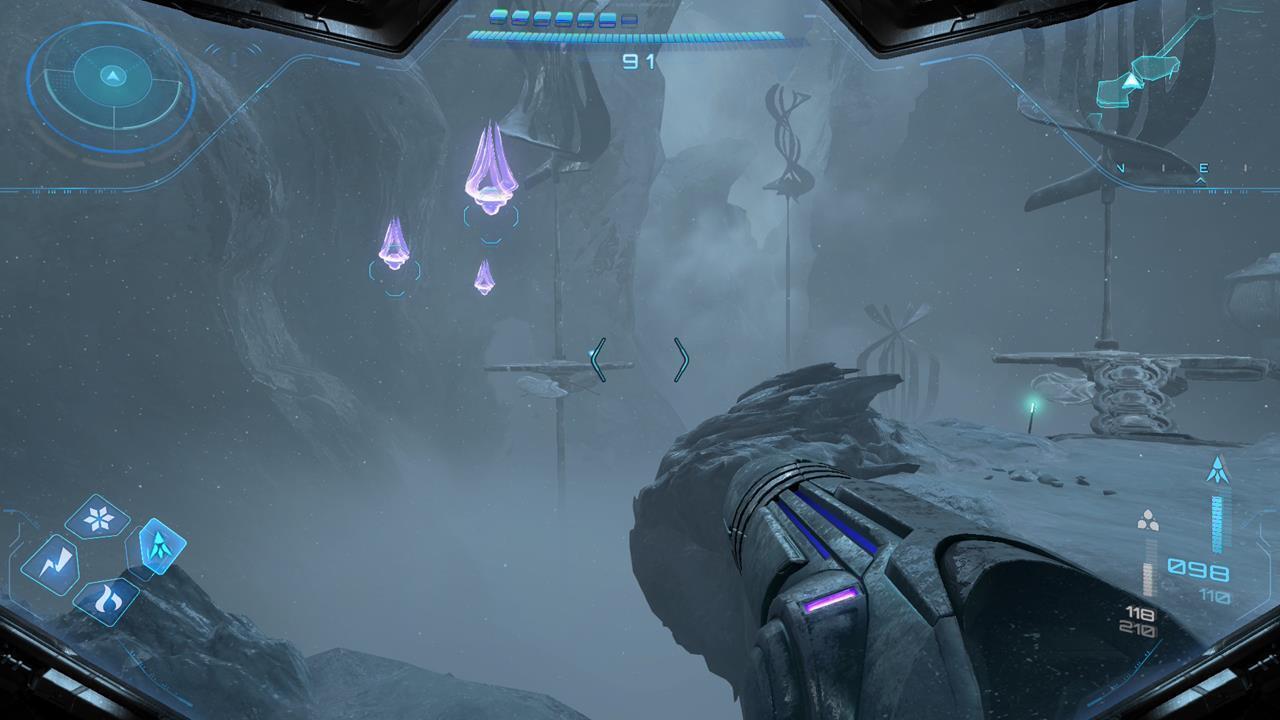This screenshot has height=720, width=1280.
Task: Click the arrow icon above the 098 counter
Action: (x=1218, y=471)
